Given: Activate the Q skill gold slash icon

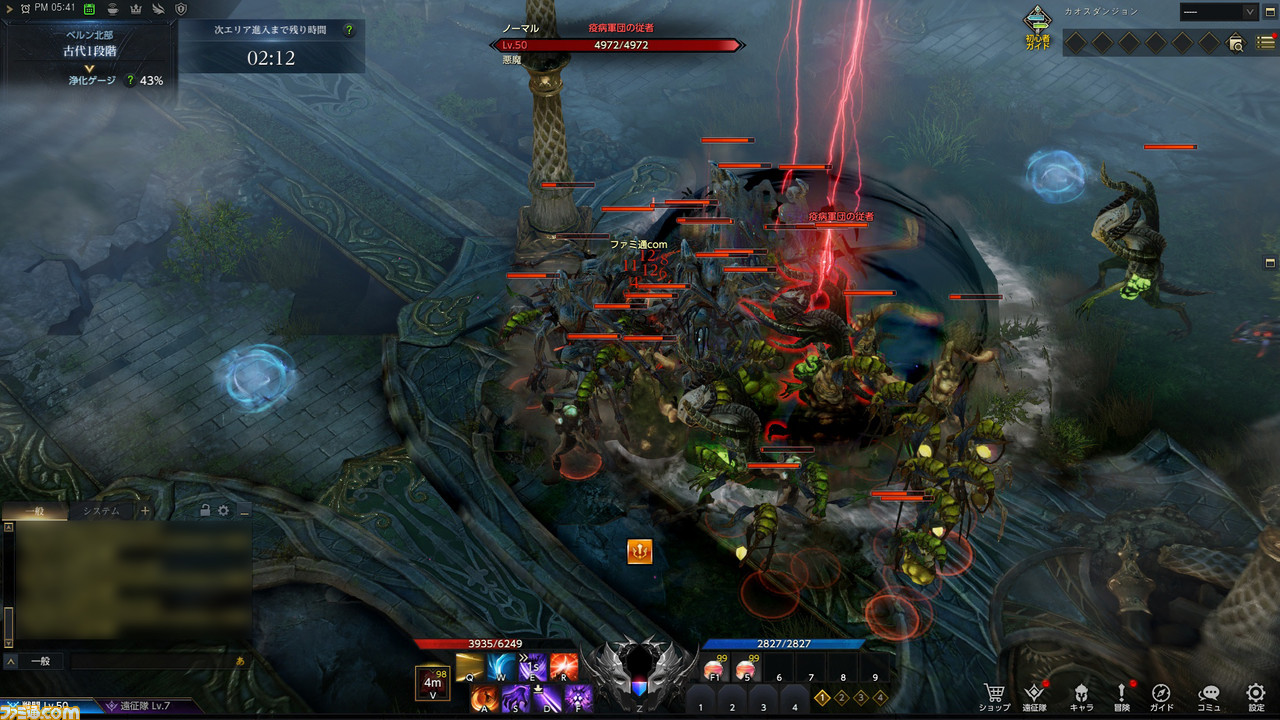Looking at the screenshot, I should coord(469,667).
